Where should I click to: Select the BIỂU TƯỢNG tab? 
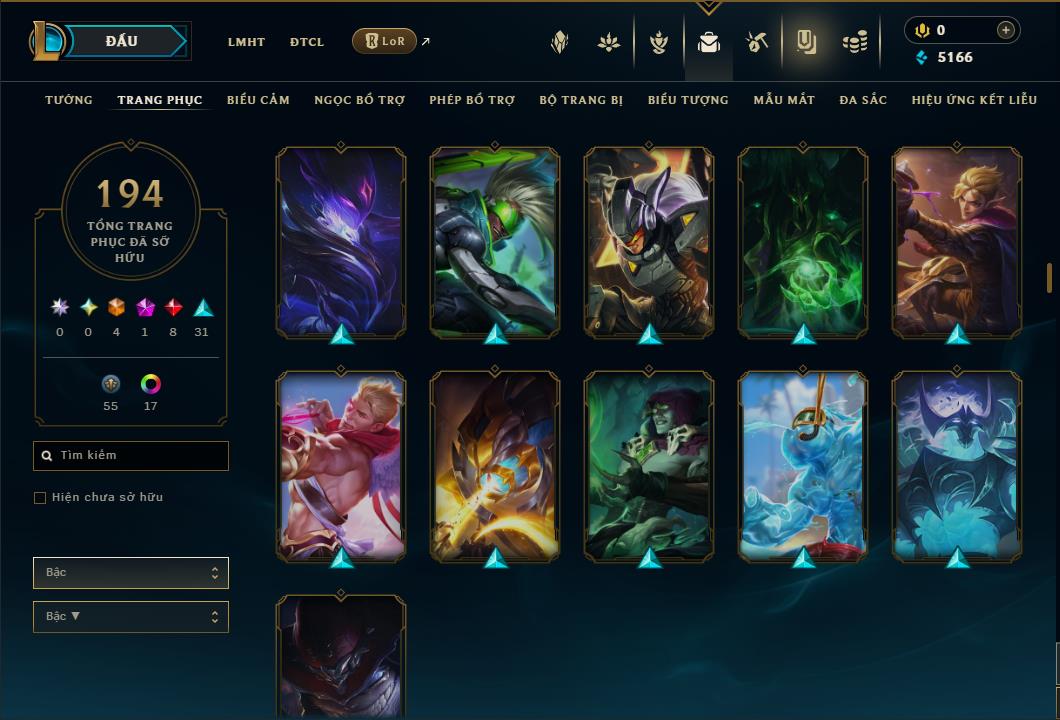[688, 100]
